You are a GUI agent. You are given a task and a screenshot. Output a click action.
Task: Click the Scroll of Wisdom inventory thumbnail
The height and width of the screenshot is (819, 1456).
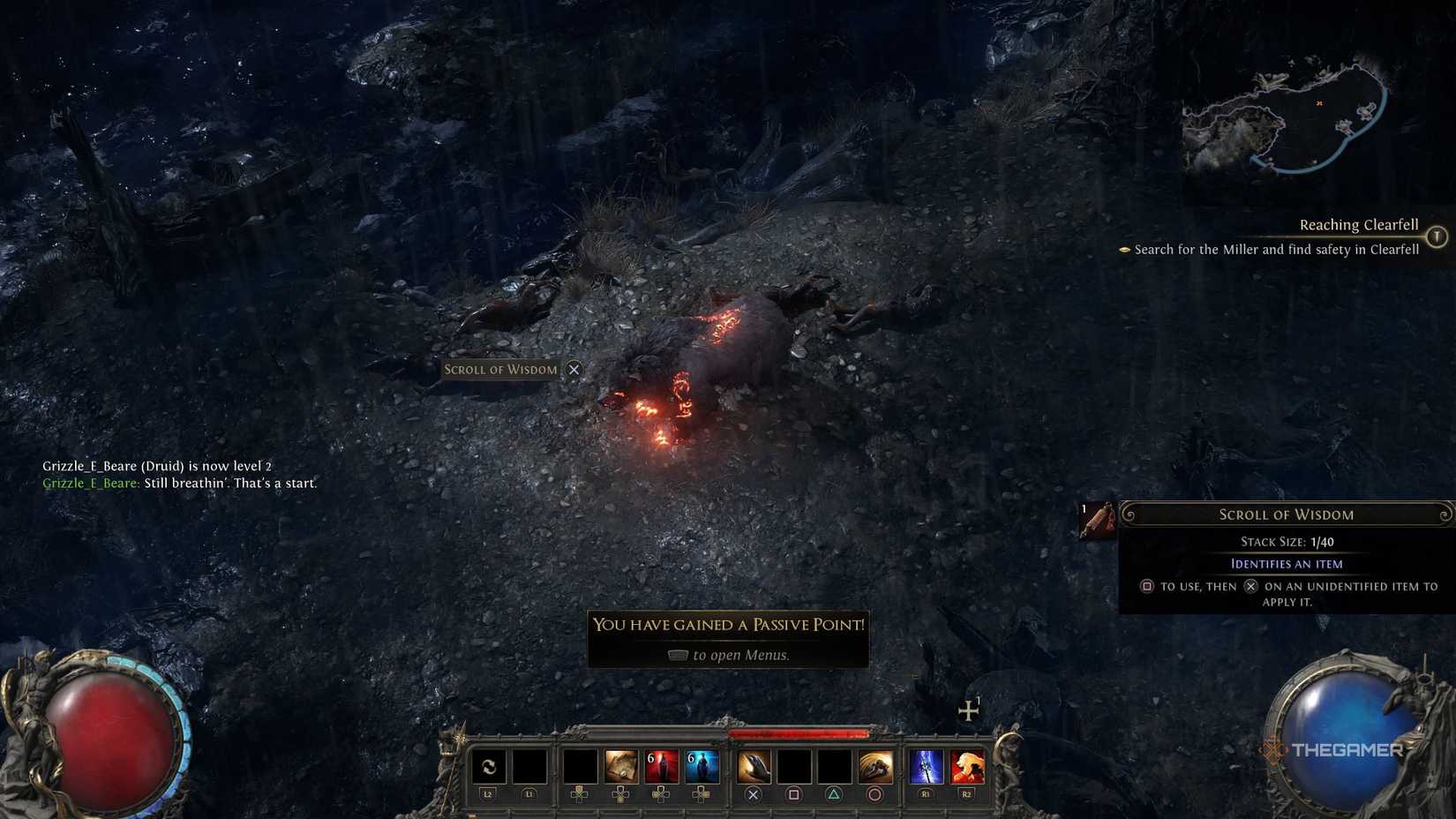click(1099, 520)
